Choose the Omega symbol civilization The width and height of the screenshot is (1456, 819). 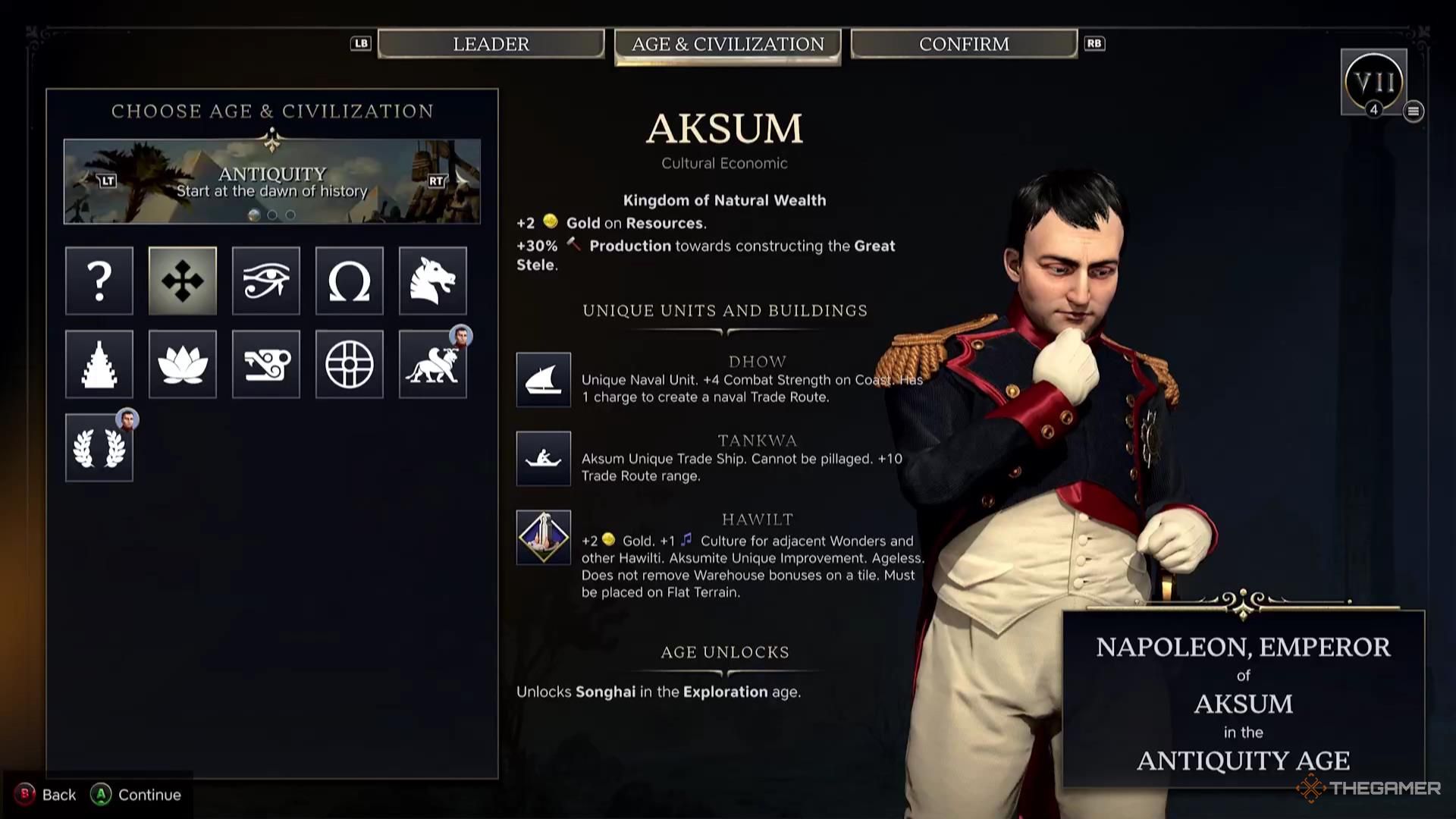pyautogui.click(x=350, y=281)
